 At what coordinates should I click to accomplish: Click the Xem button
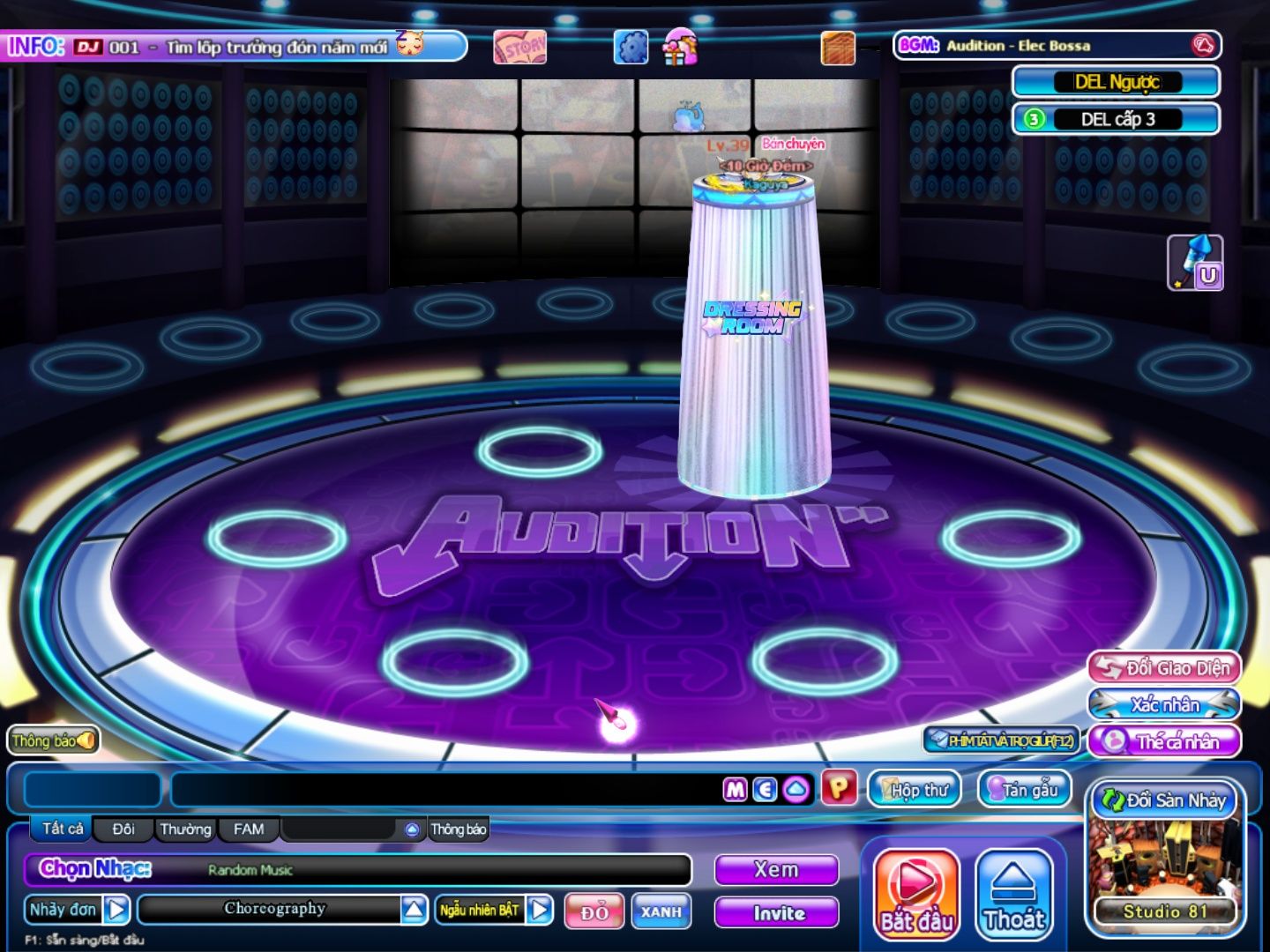point(775,870)
